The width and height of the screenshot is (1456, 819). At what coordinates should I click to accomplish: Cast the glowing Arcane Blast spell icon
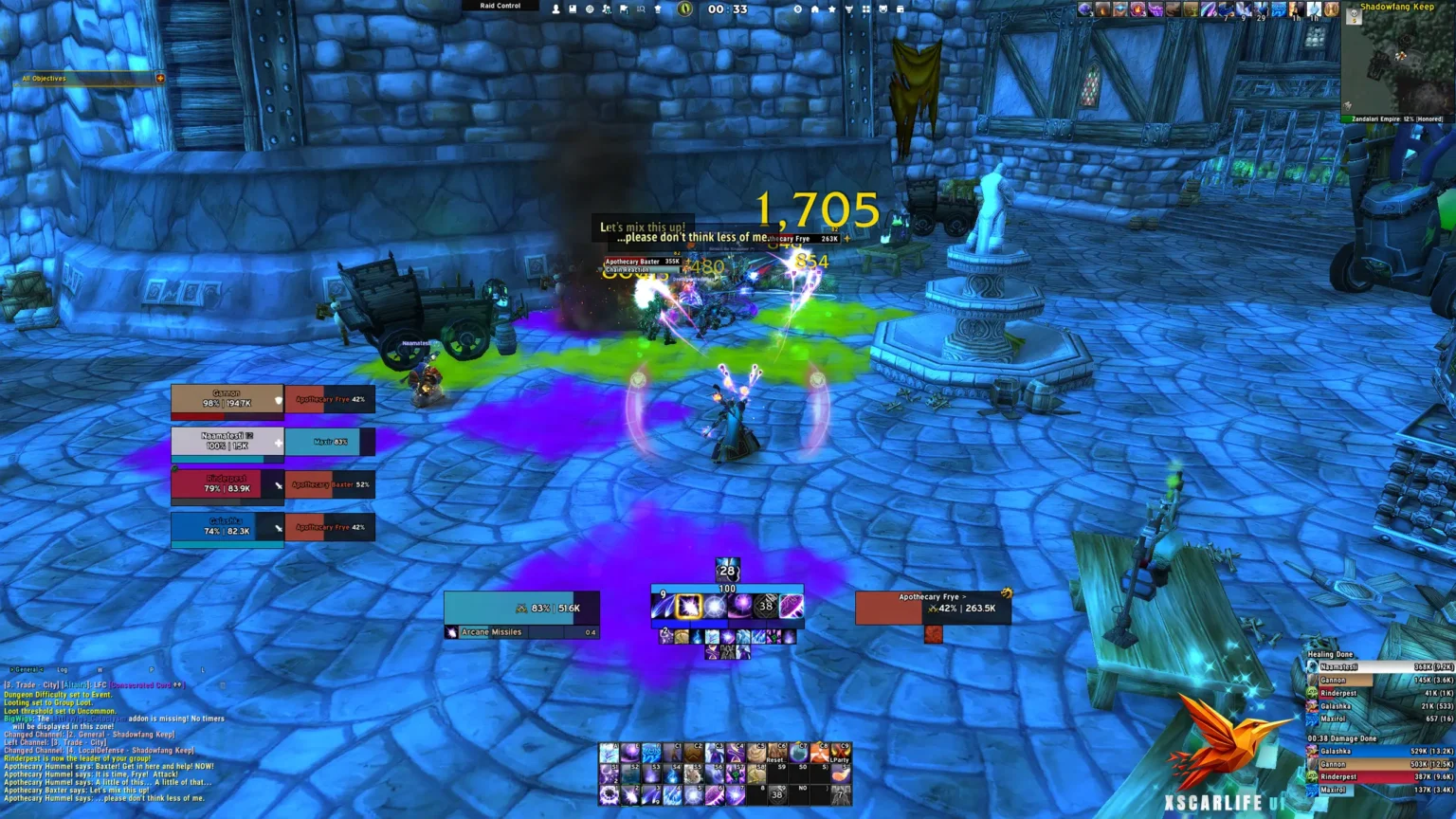click(689, 606)
